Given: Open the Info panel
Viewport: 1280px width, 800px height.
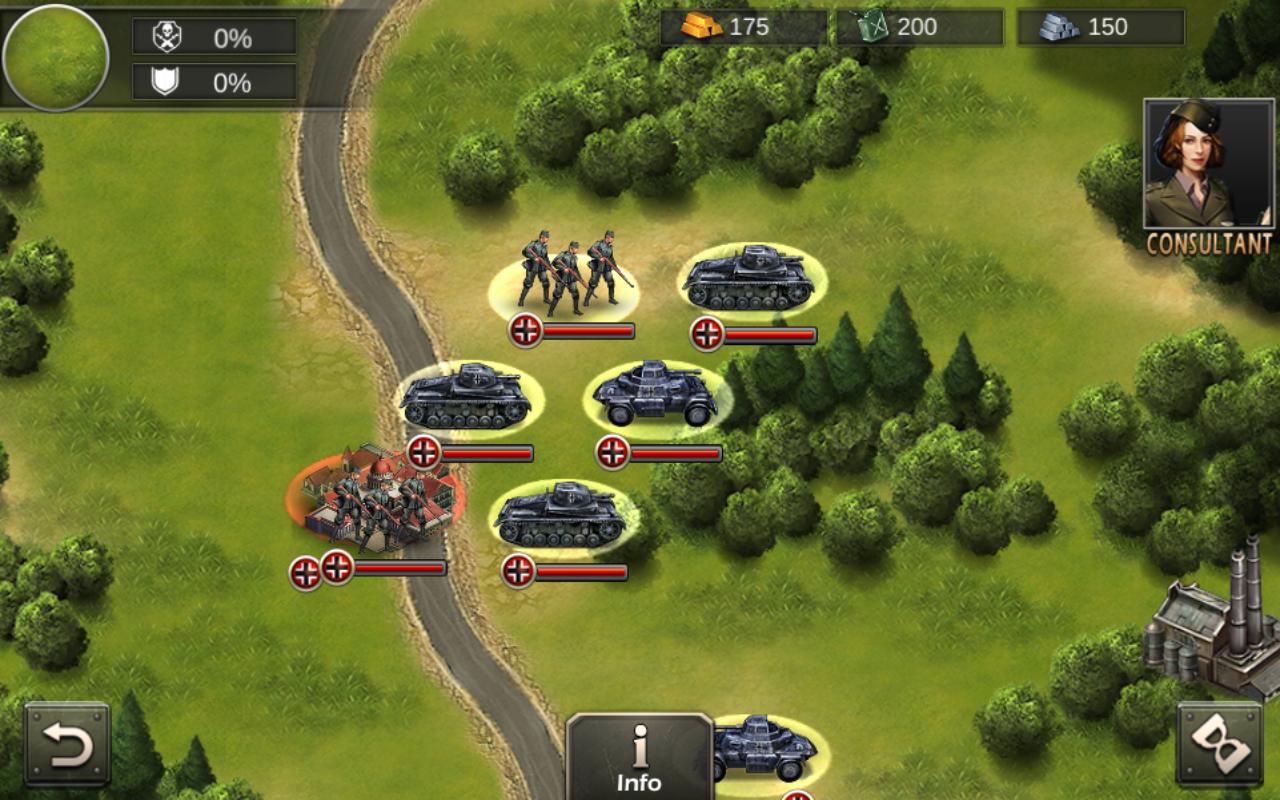Looking at the screenshot, I should pyautogui.click(x=639, y=757).
